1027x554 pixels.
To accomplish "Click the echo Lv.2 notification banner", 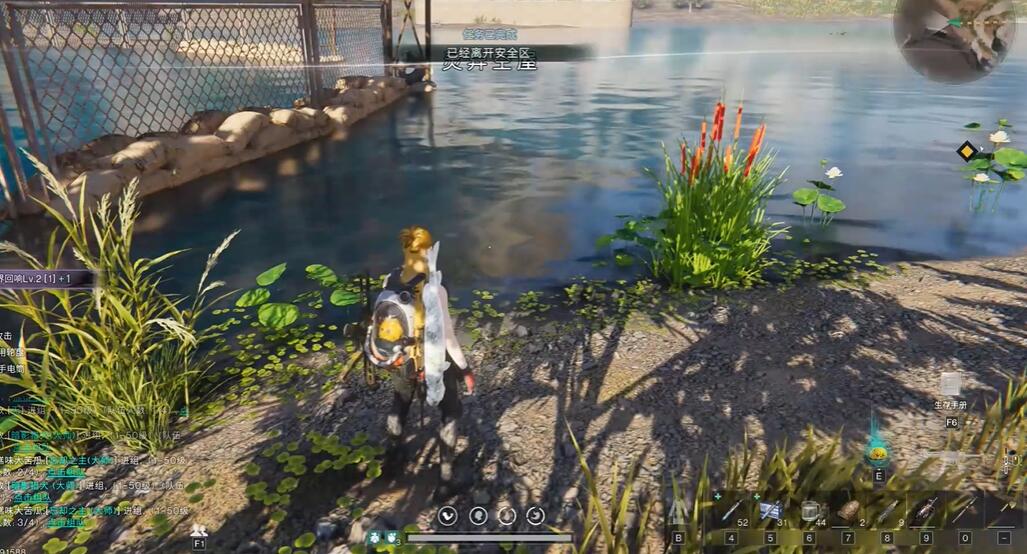I will pos(45,277).
